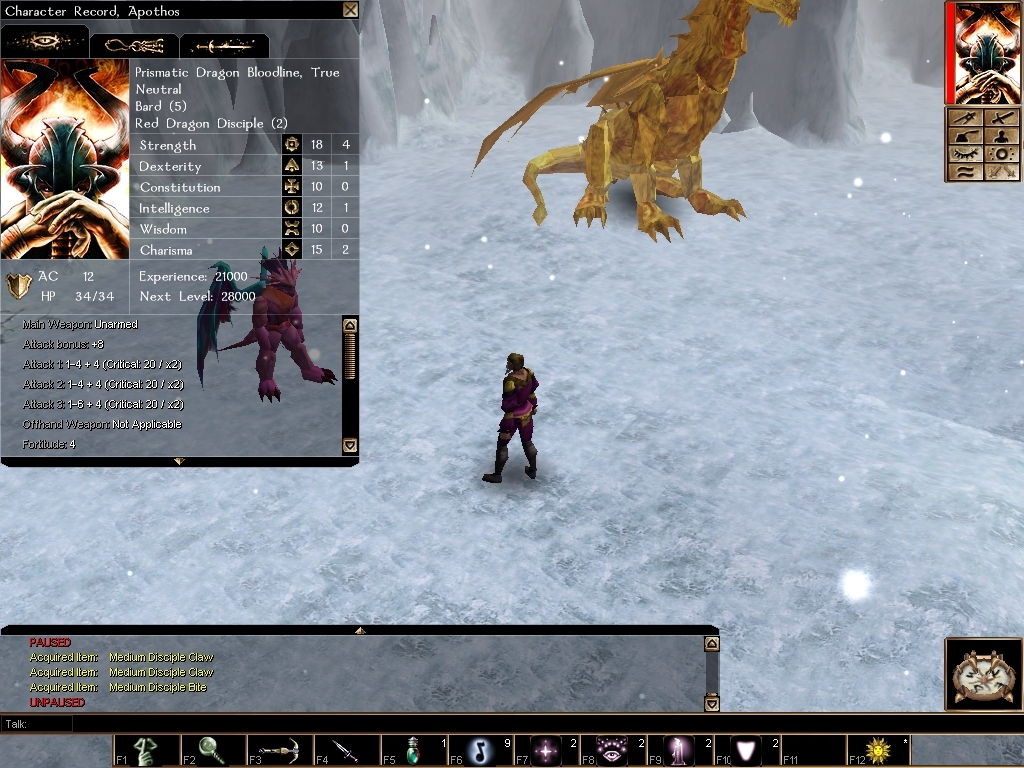Use the magnifying glass quickslot
This screenshot has width=1024, height=768.
click(x=213, y=750)
